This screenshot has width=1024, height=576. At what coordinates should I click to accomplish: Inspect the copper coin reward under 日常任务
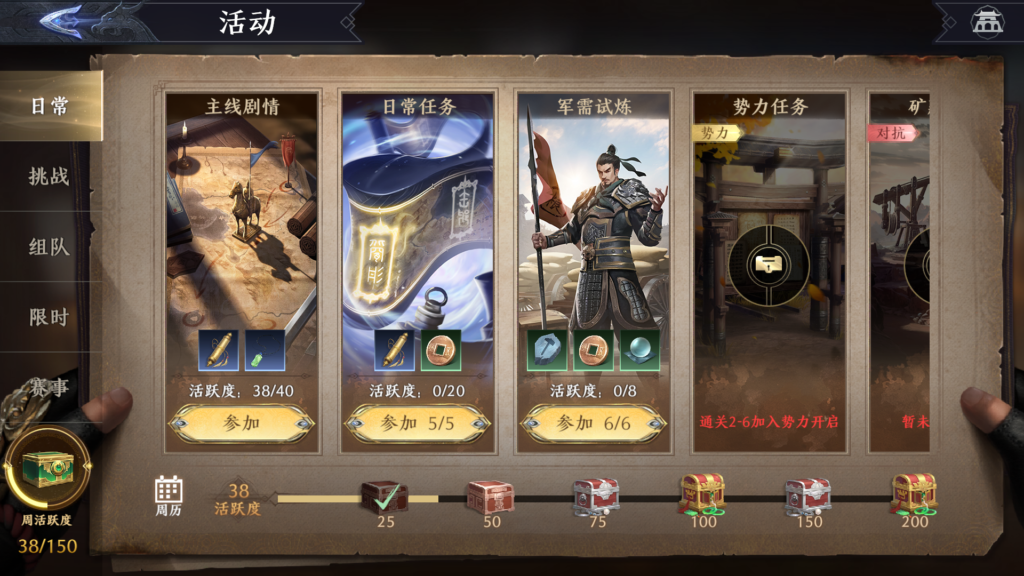[x=441, y=351]
